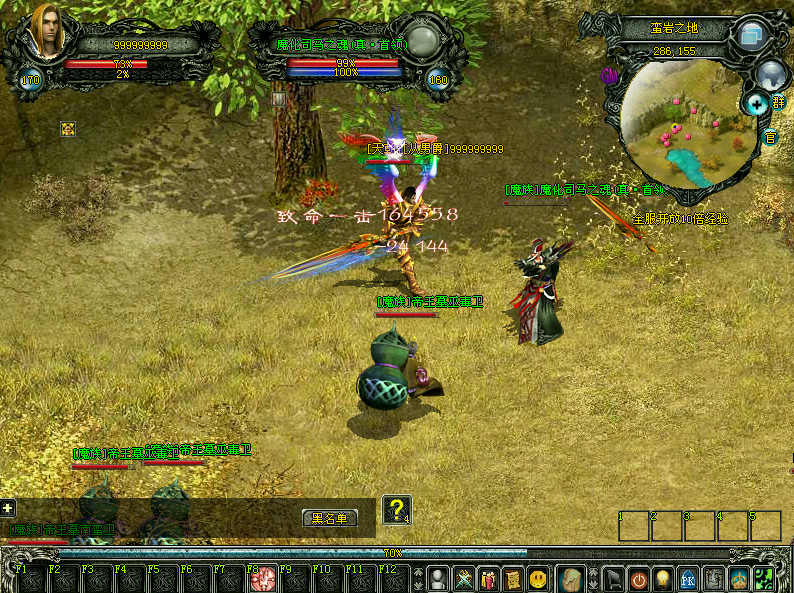Open the crossed swords menu icon
794x593 pixels.
[464, 579]
